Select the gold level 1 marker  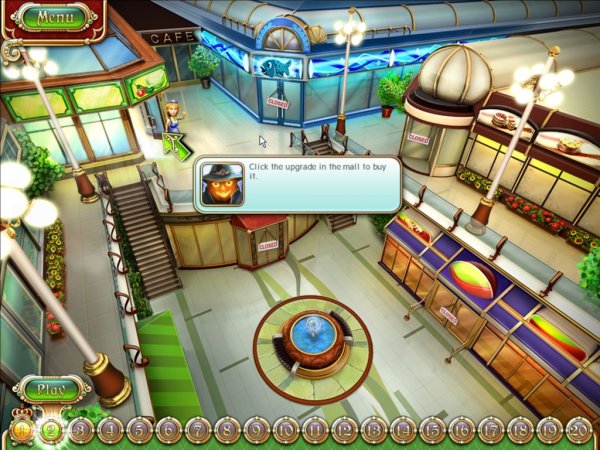21,430
